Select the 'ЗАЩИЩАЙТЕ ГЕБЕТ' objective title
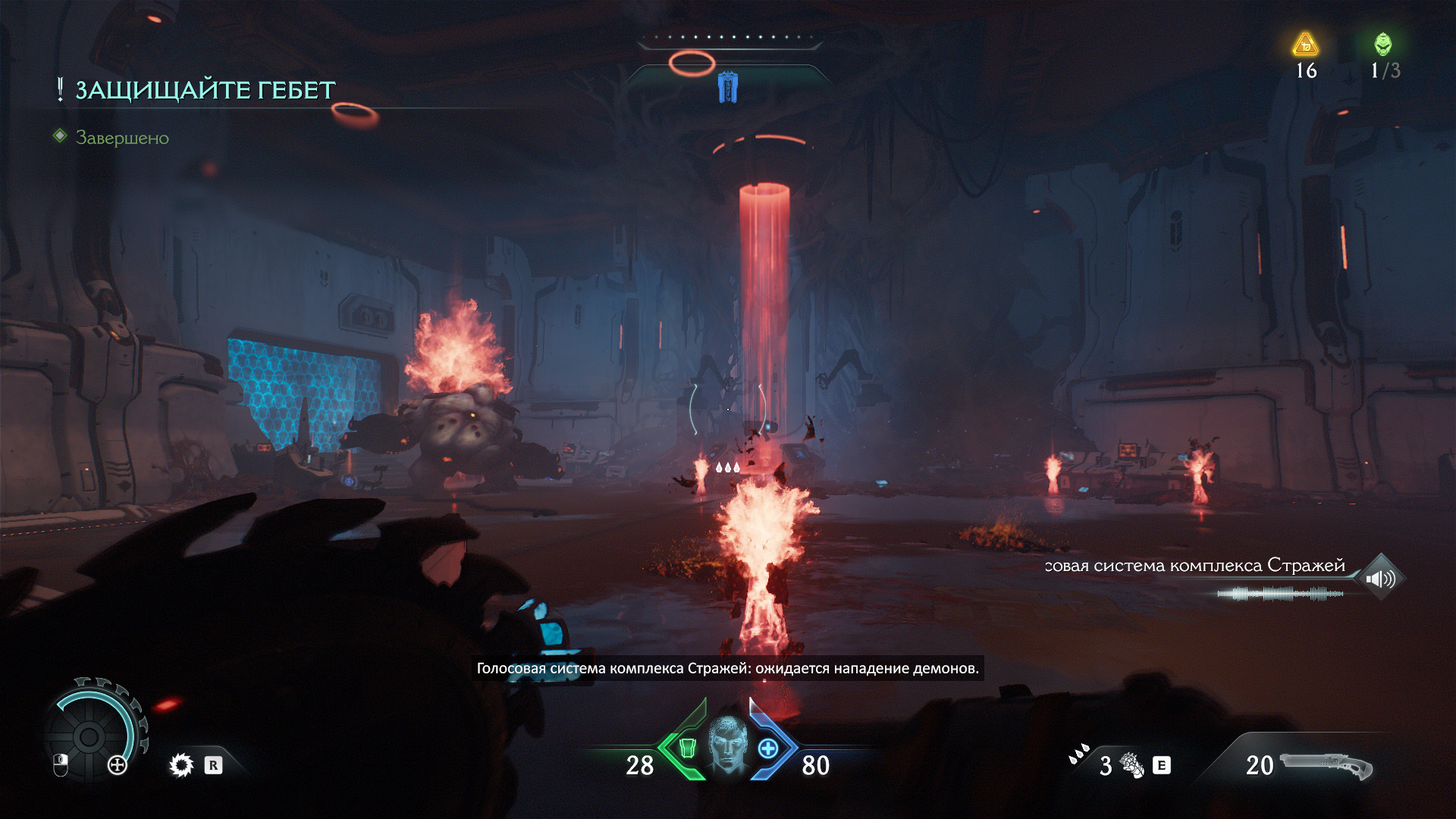Screen dimensions: 1456x819 (x=205, y=90)
